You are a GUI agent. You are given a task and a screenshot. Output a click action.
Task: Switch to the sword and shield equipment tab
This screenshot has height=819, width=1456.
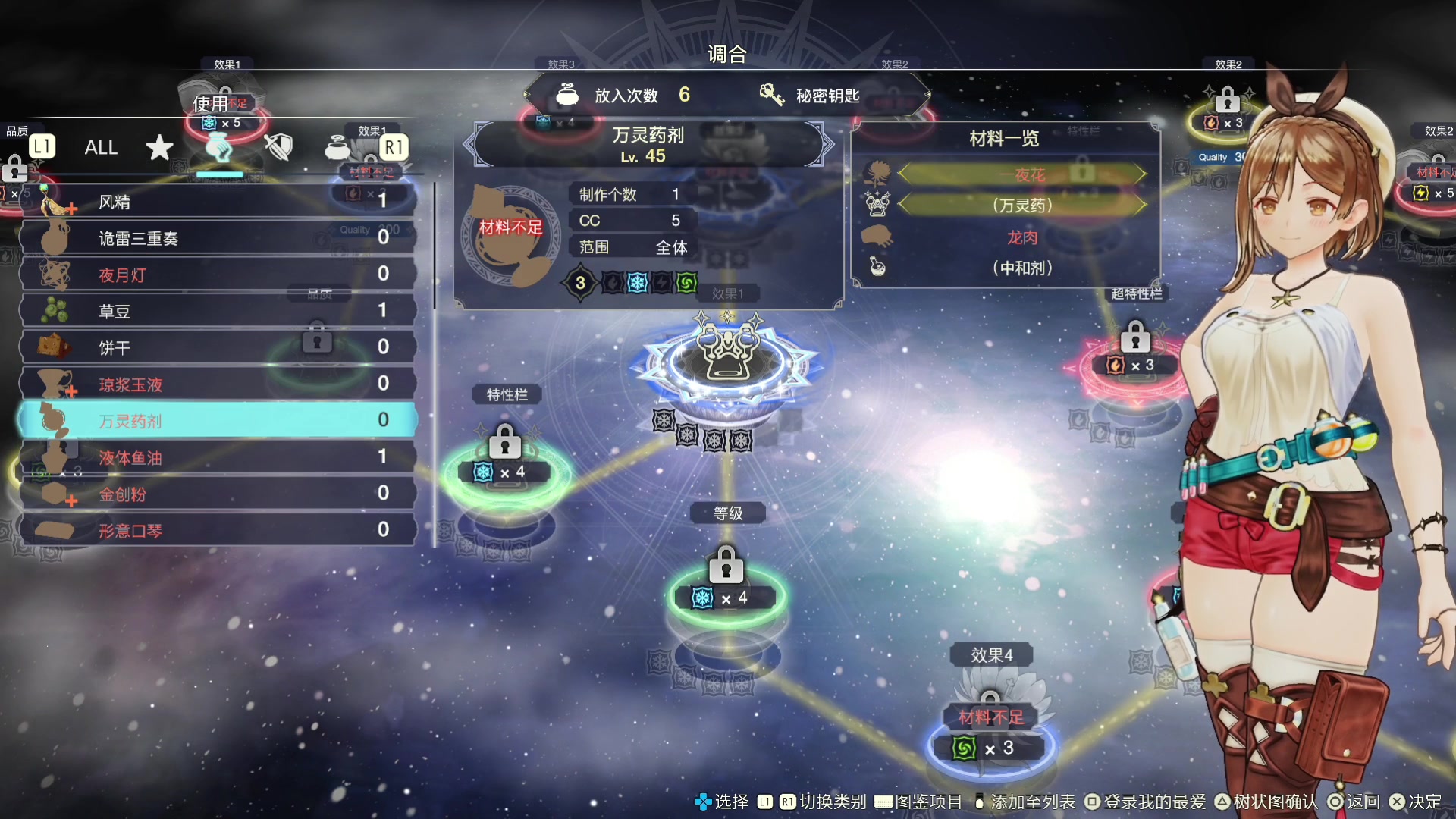(x=278, y=147)
